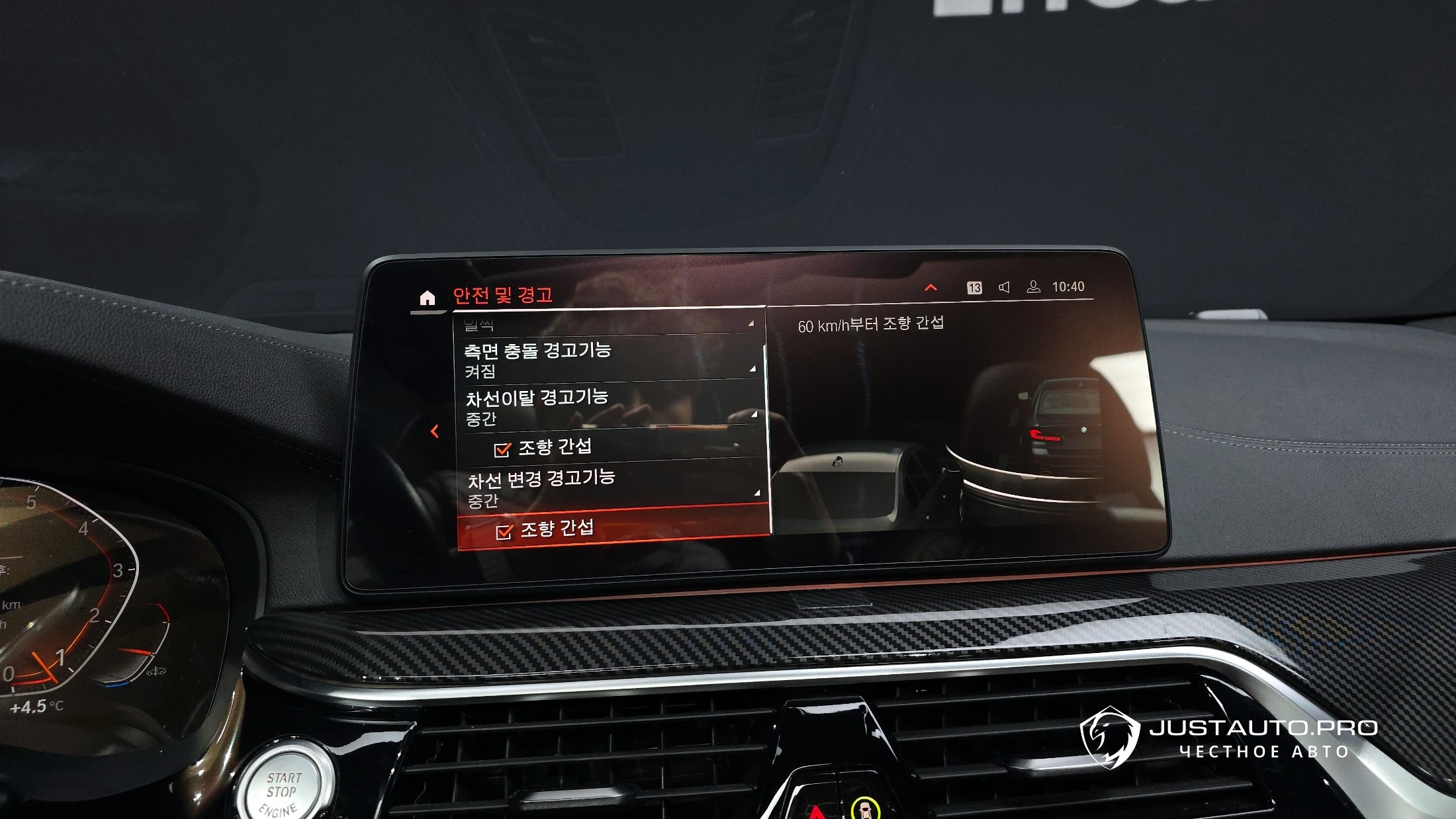This screenshot has height=819, width=1456.
Task: Go to the home screen via house icon
Action: [x=428, y=298]
